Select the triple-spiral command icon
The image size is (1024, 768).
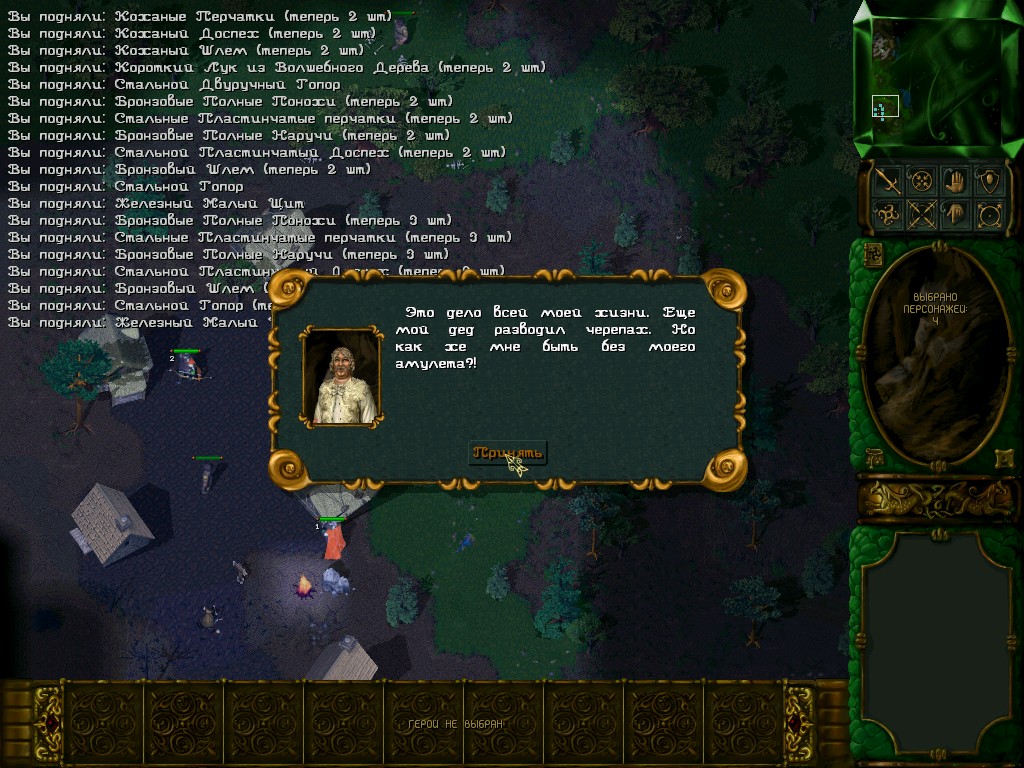click(887, 214)
